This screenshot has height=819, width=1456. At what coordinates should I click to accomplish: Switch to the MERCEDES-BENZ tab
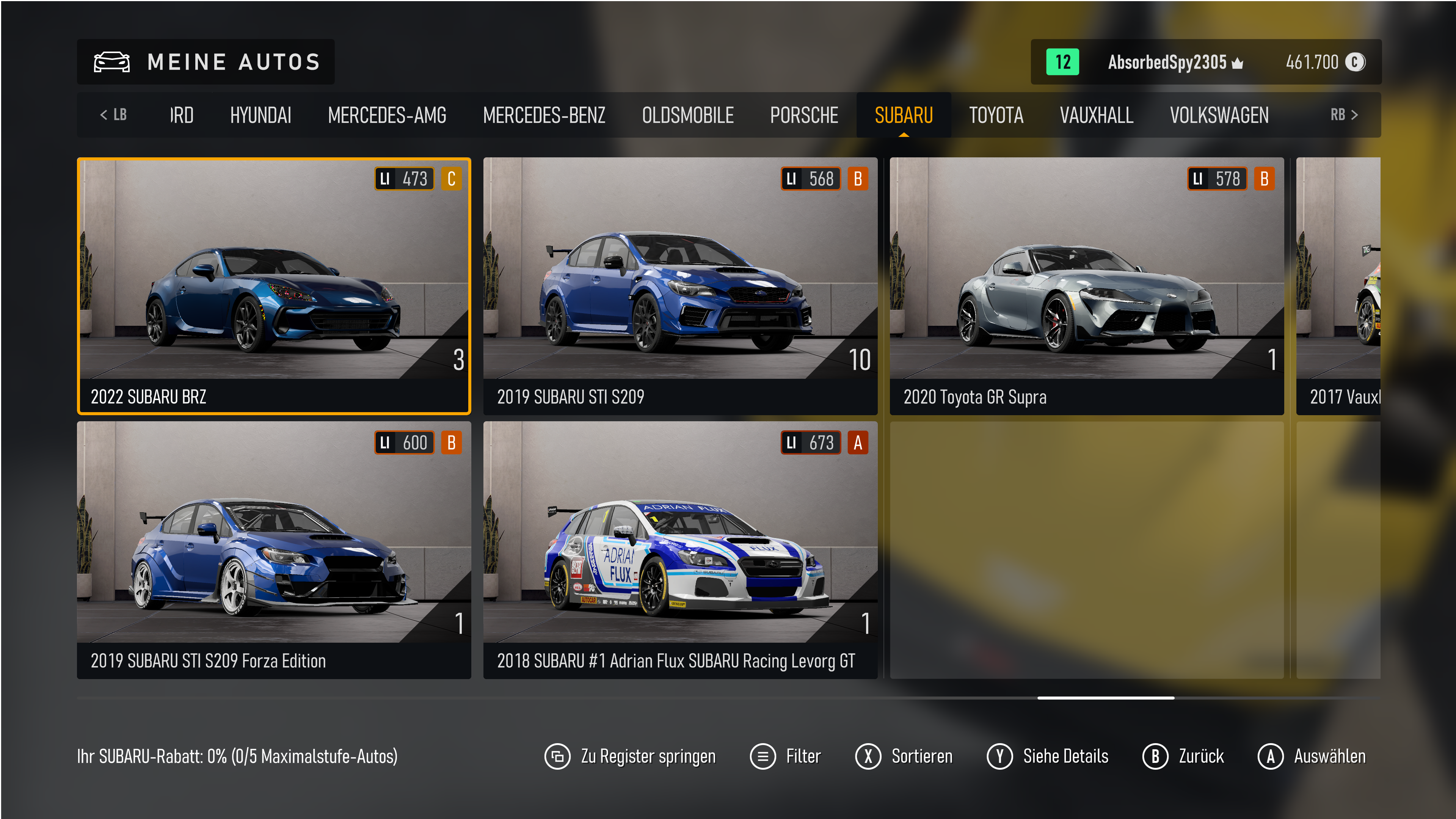tap(544, 115)
